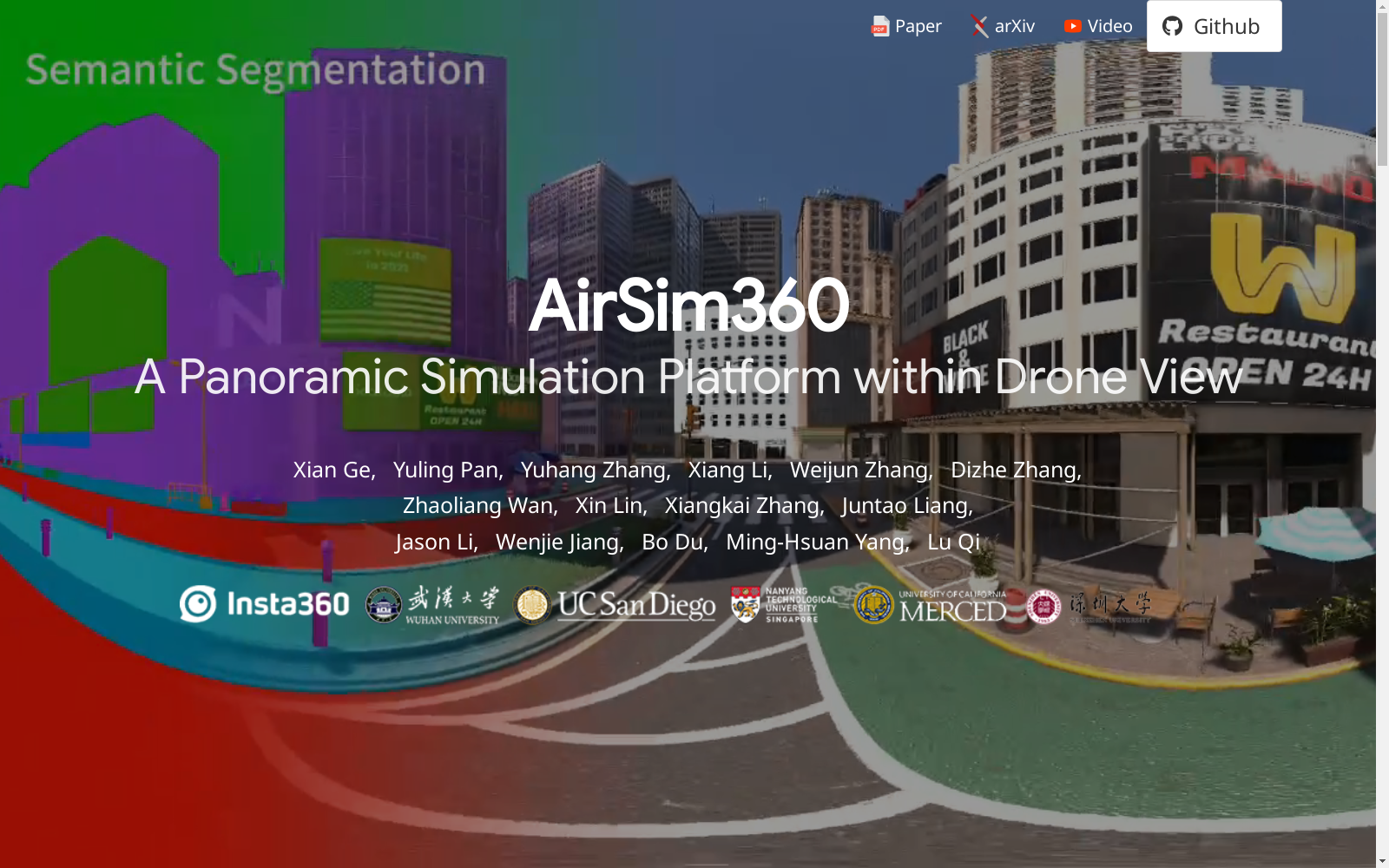This screenshot has height=868, width=1389.
Task: Click the GitHub cat icon
Action: pyautogui.click(x=1172, y=26)
